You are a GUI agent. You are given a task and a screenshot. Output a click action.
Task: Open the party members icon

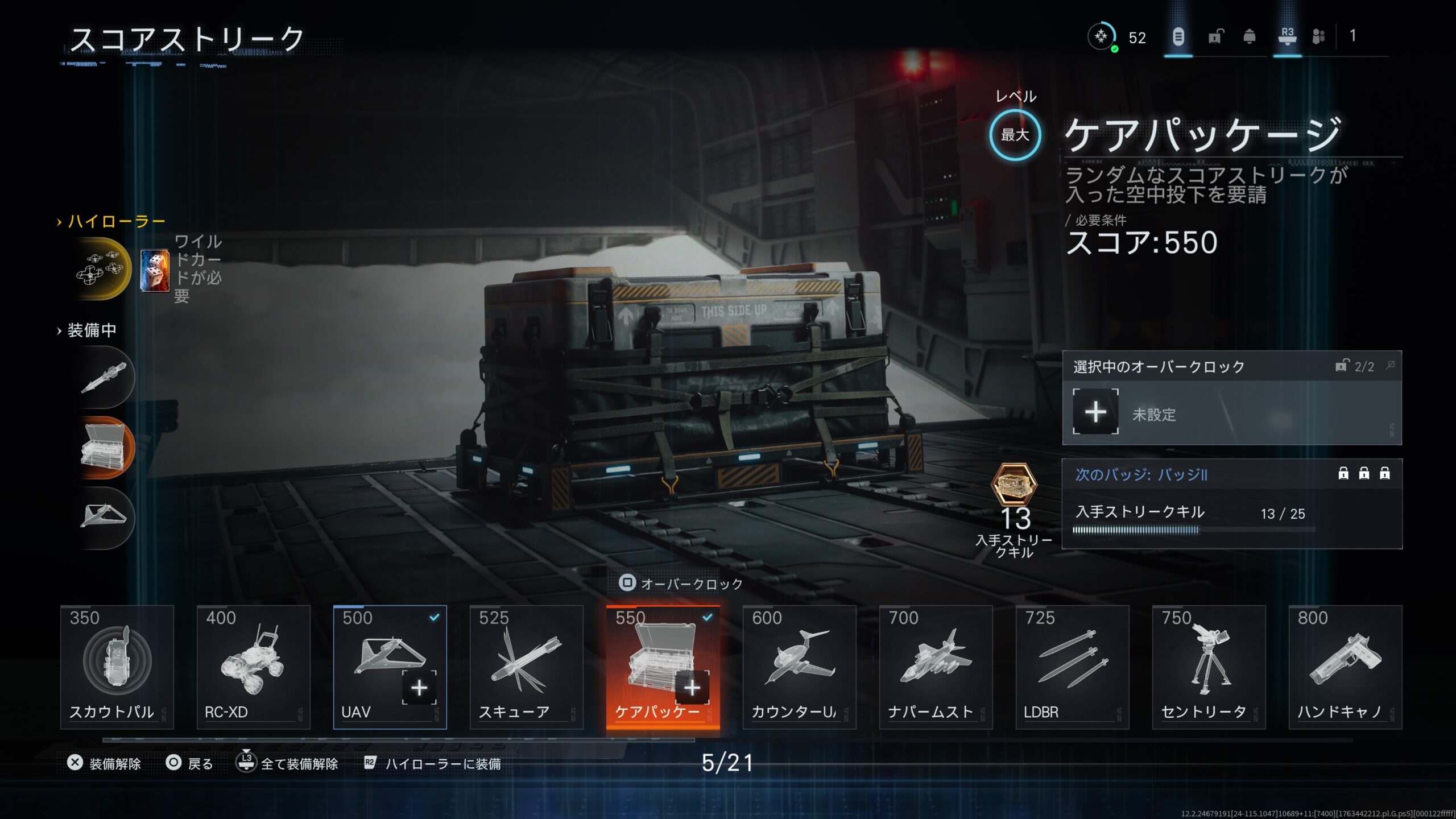pos(1318,37)
